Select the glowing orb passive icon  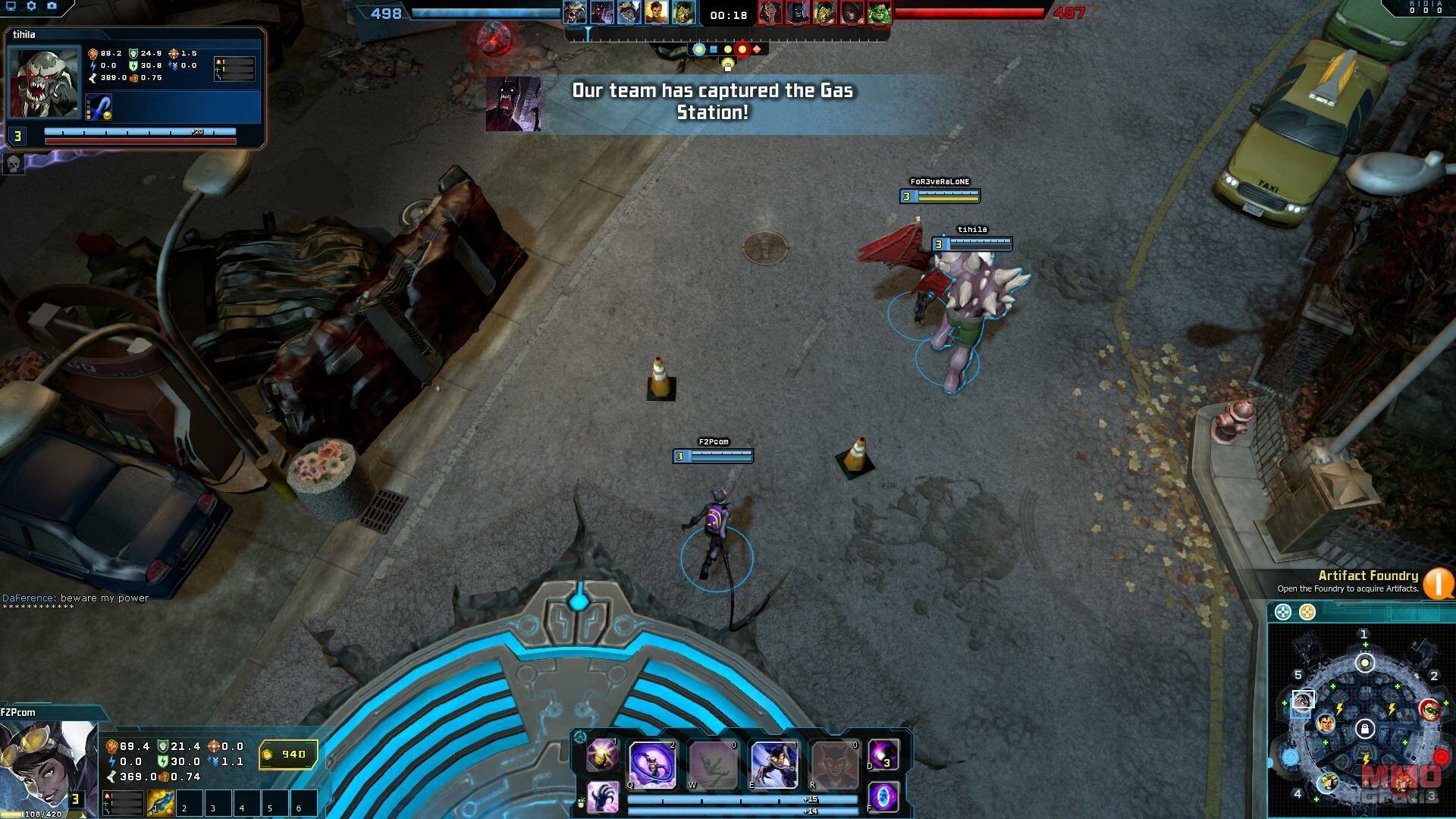603,755
